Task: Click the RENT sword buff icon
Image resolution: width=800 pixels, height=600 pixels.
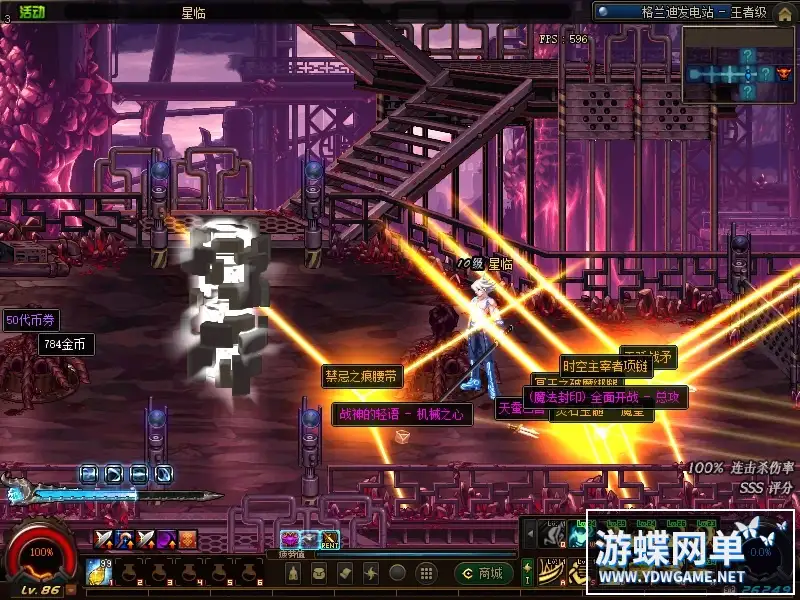Action: coord(329,540)
